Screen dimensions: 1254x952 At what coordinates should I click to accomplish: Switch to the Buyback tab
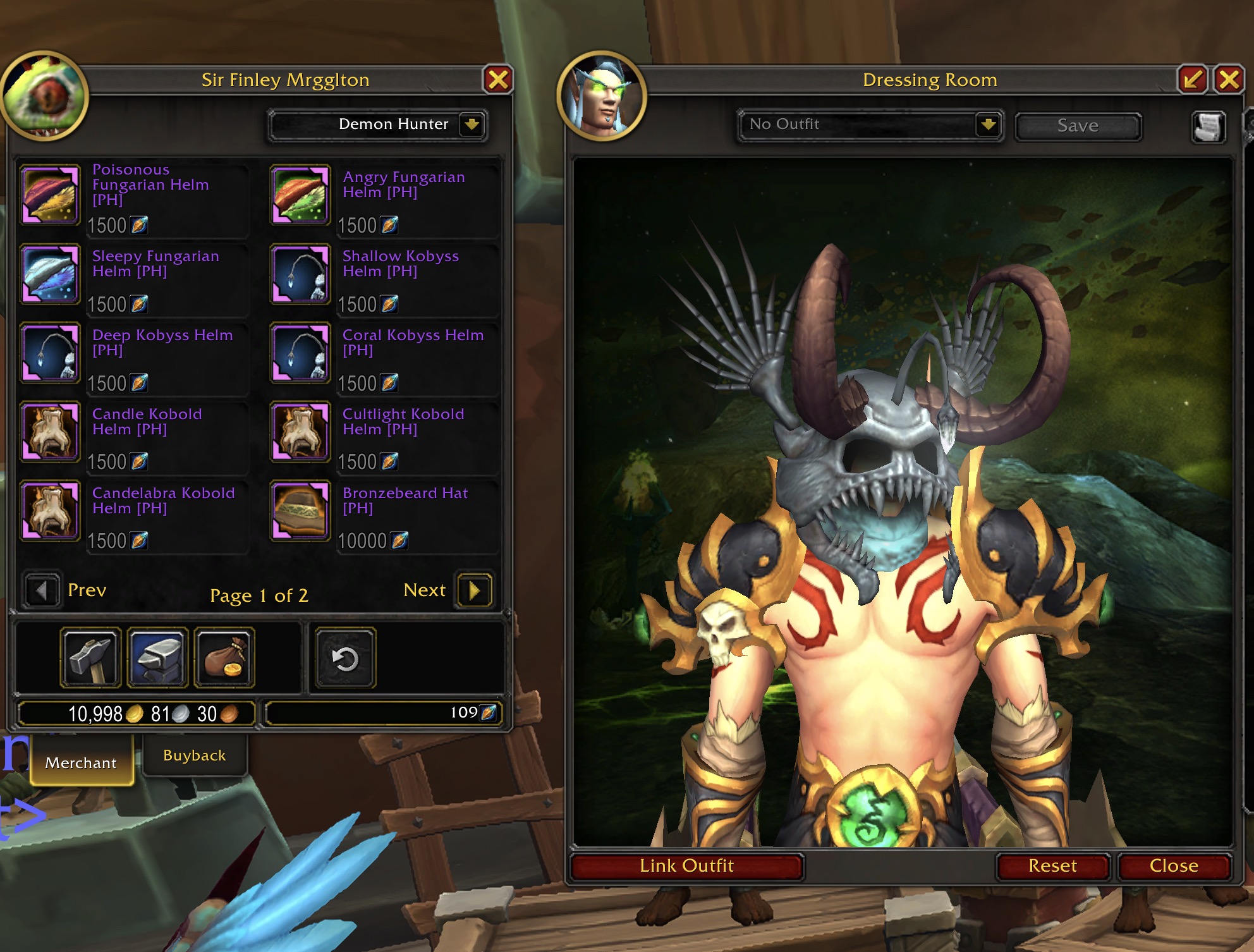pyautogui.click(x=194, y=755)
